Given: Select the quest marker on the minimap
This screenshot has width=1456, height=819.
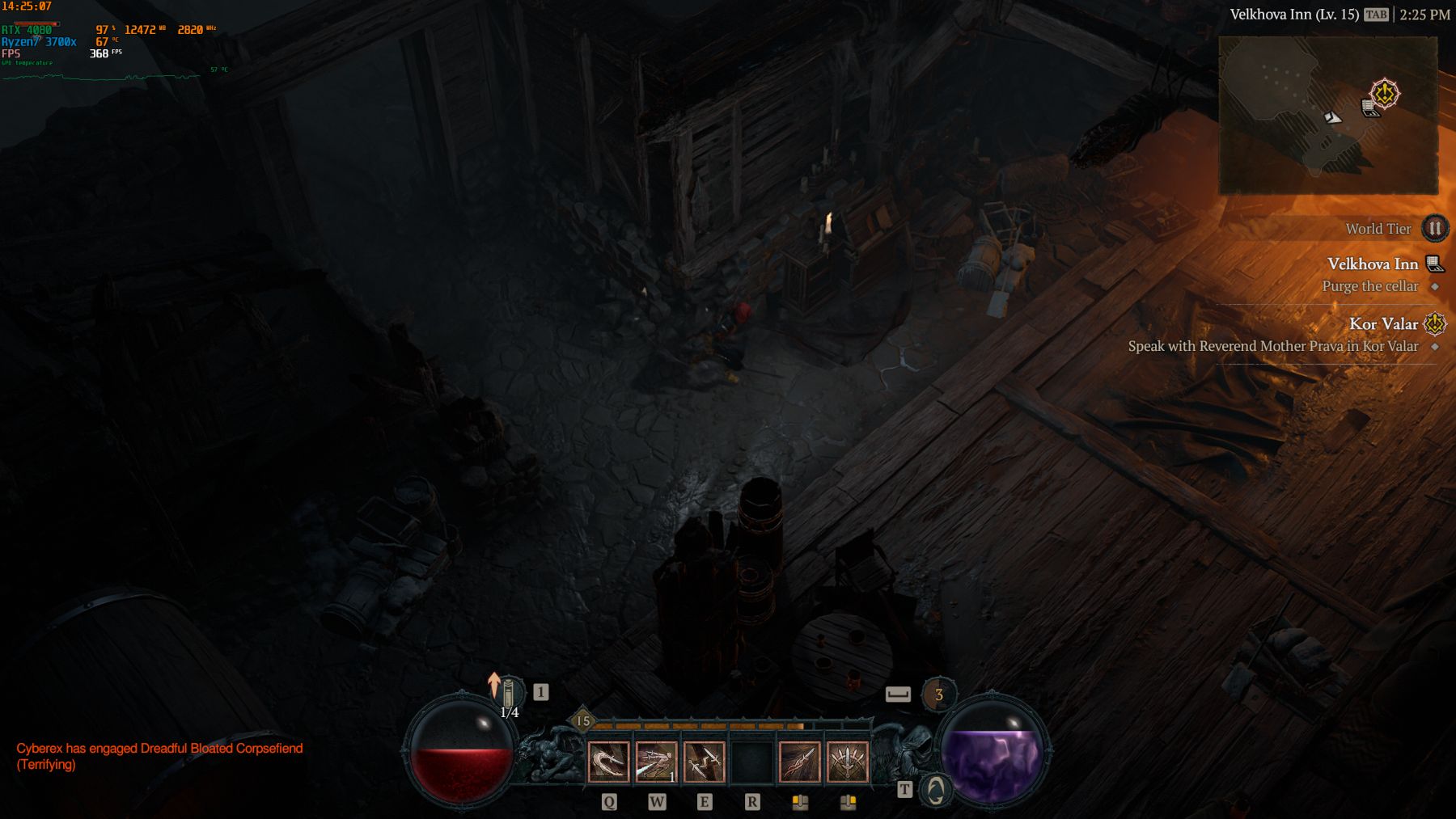Looking at the screenshot, I should pyautogui.click(x=1385, y=93).
